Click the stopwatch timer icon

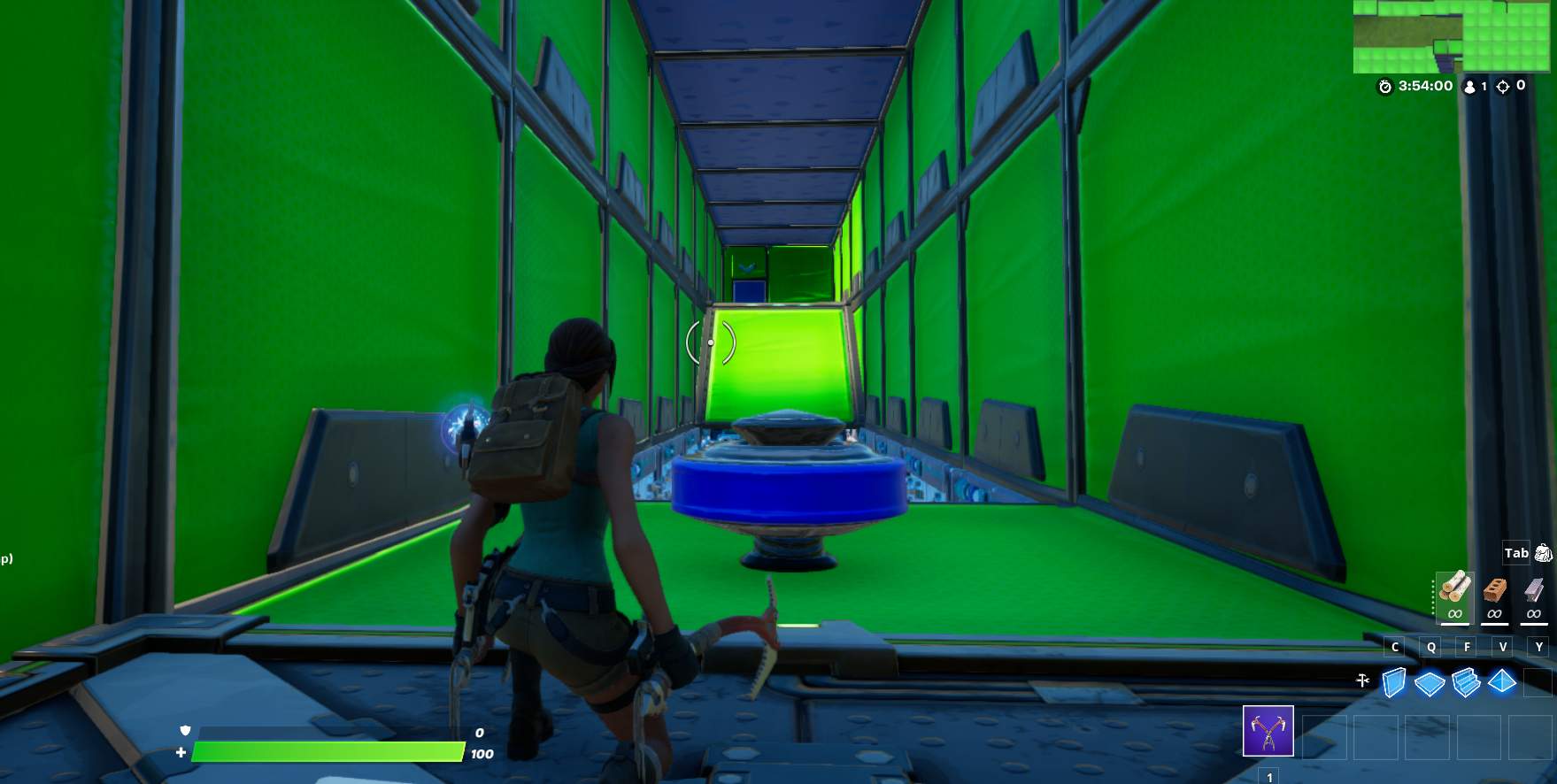click(1384, 87)
